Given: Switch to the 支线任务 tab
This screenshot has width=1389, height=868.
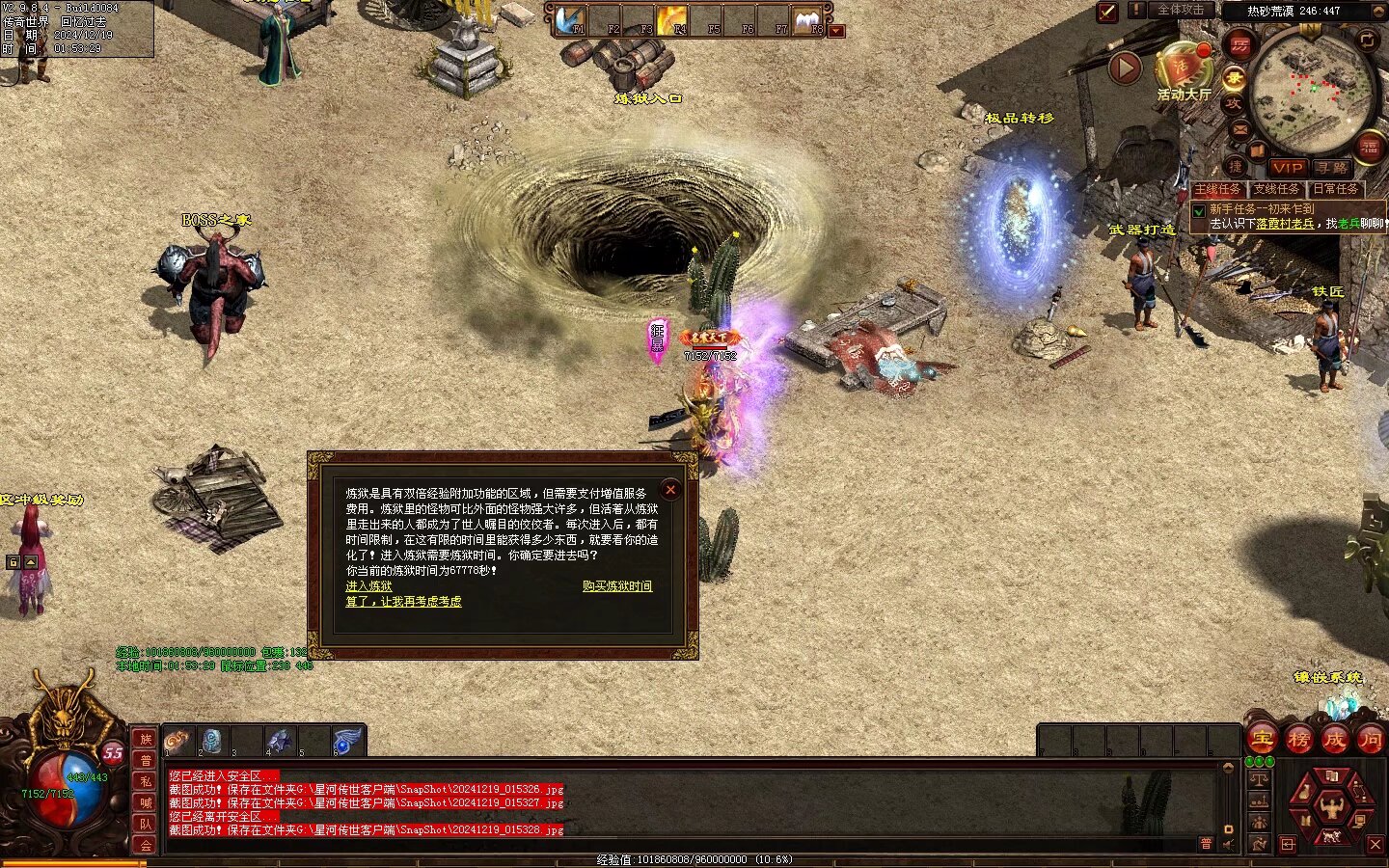Looking at the screenshot, I should tap(1276, 189).
